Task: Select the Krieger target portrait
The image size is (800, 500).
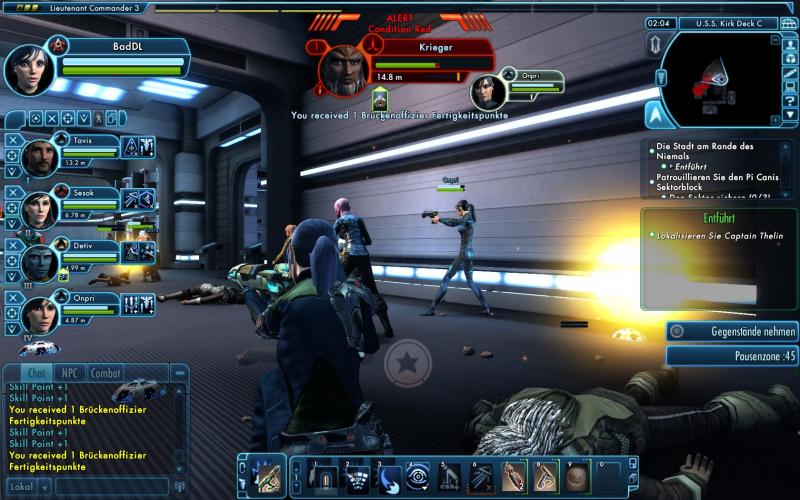Action: tap(343, 70)
